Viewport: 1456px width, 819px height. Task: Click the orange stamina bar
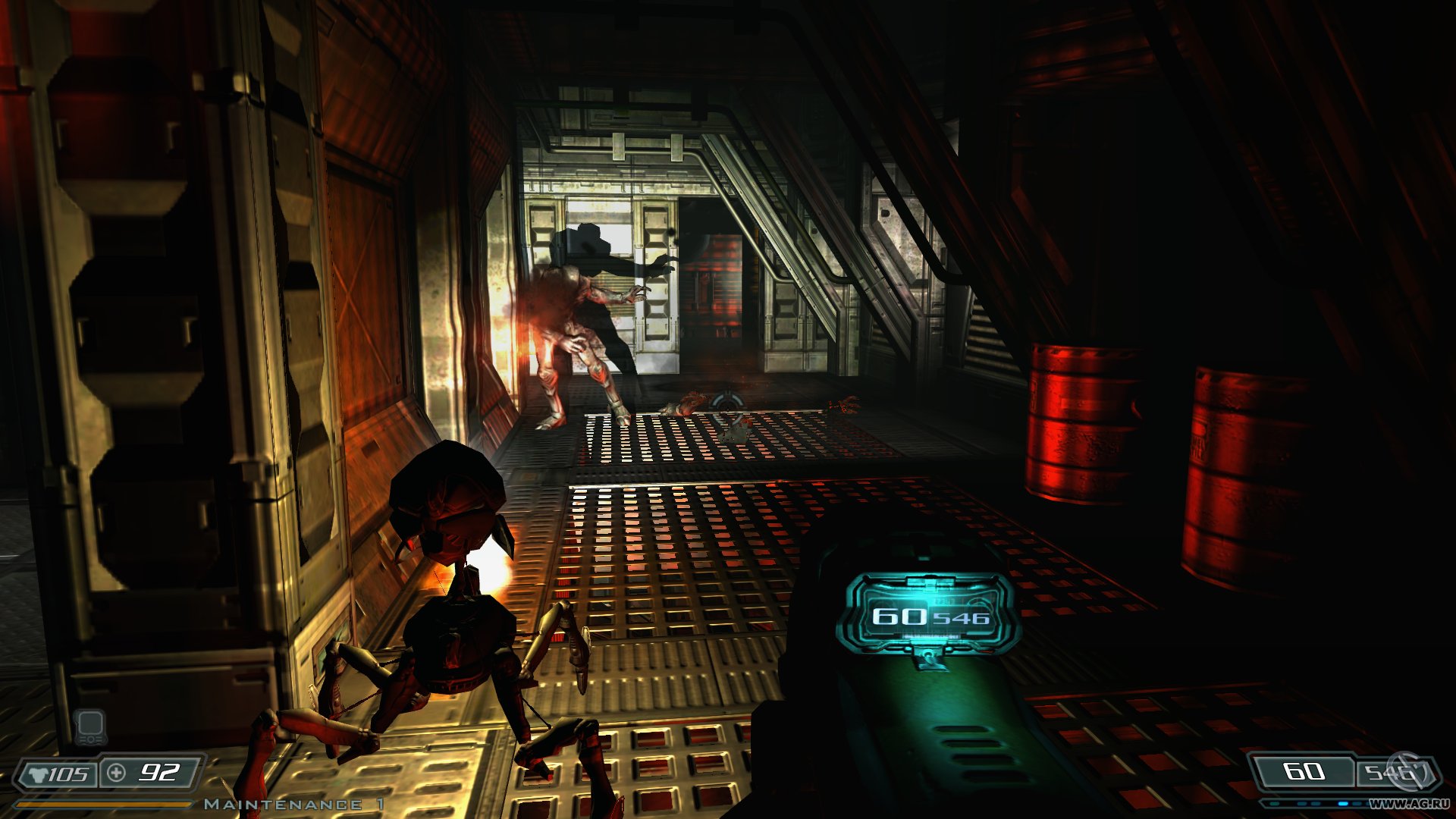click(x=106, y=804)
